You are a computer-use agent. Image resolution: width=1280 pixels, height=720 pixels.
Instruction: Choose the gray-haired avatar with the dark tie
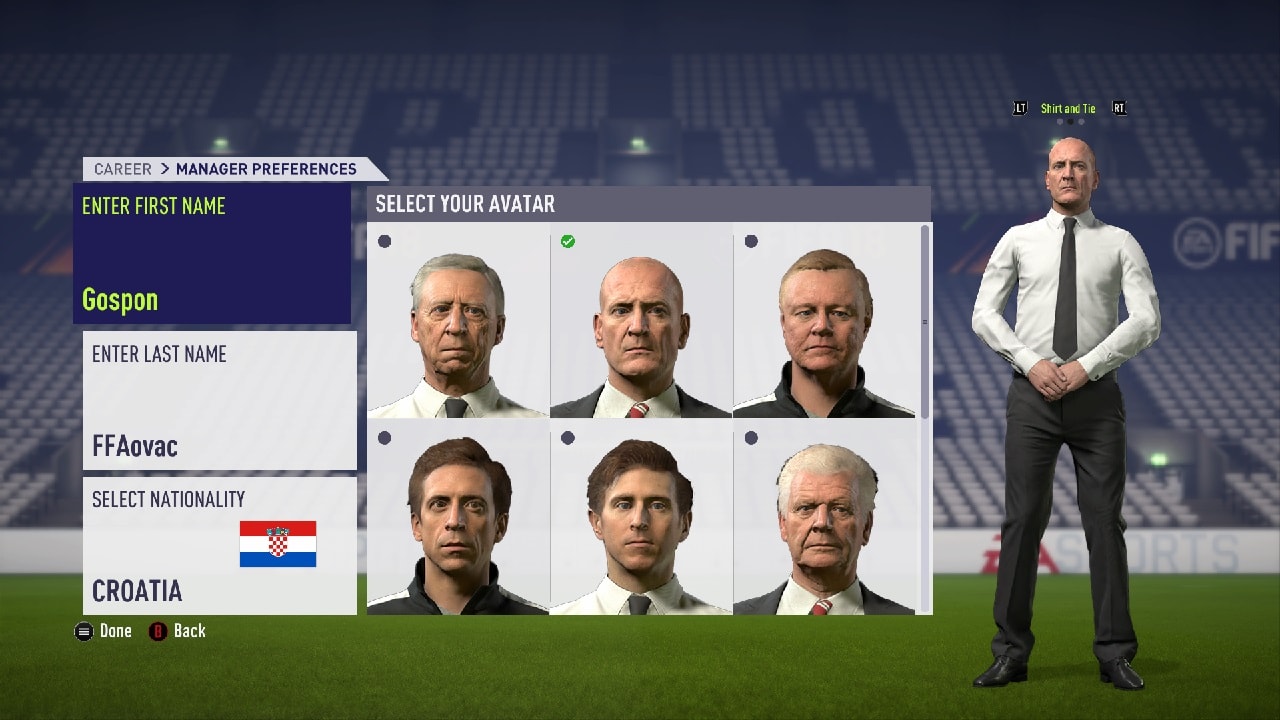(x=458, y=320)
